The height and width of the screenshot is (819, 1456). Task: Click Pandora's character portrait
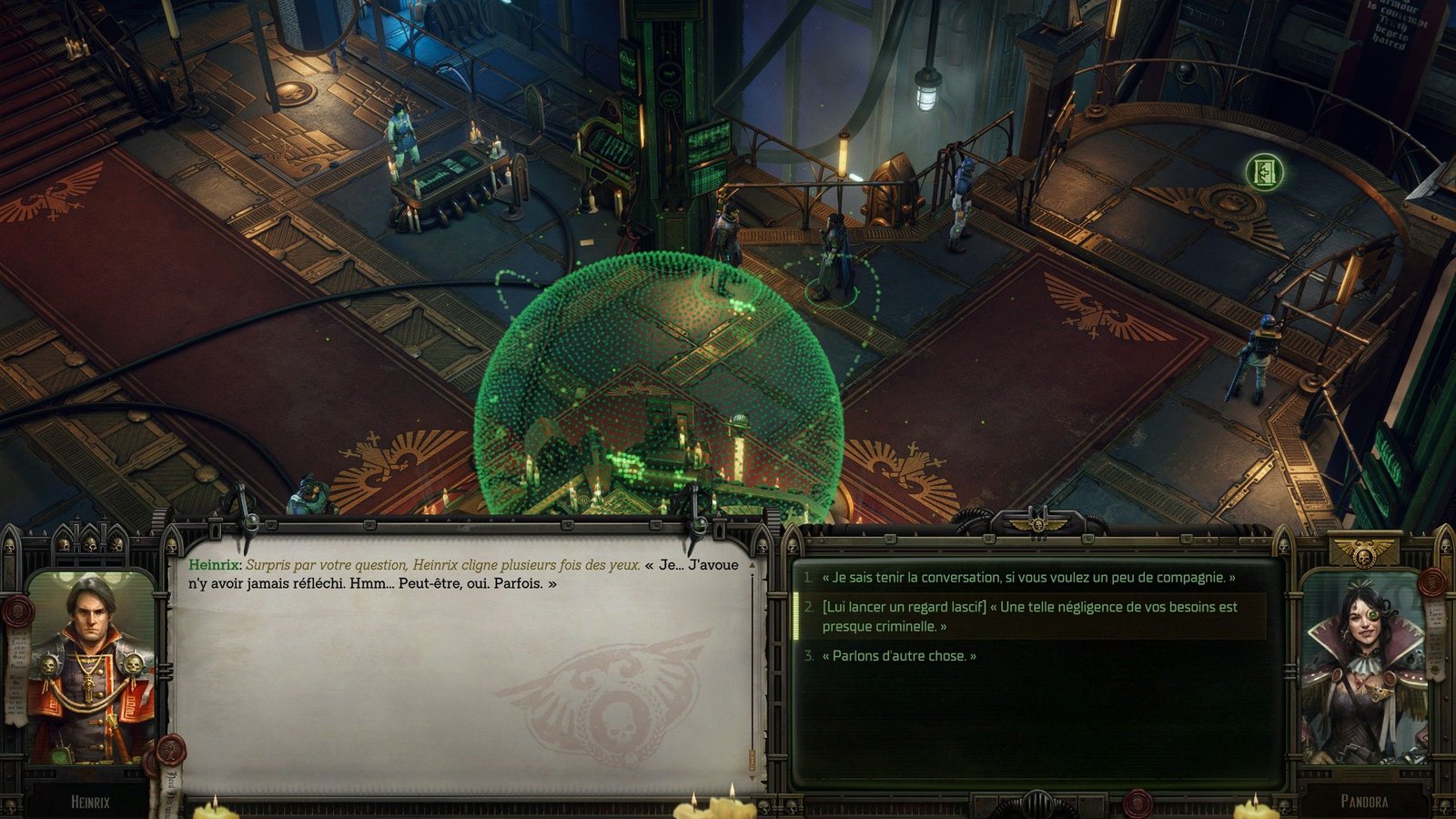tap(1362, 669)
